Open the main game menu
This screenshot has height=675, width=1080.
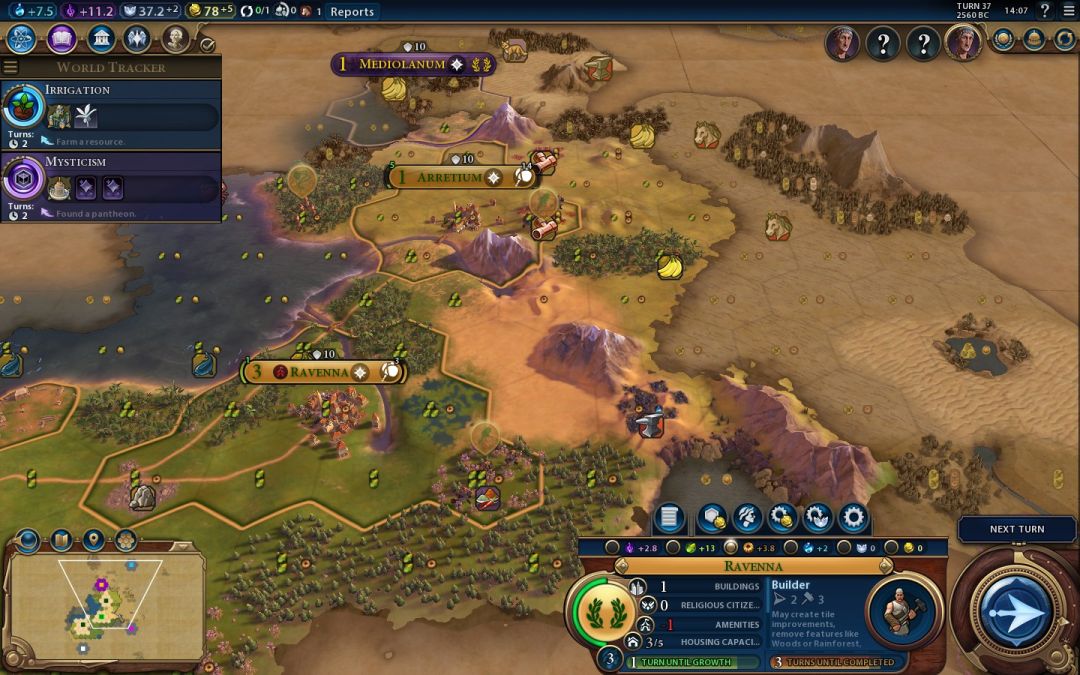click(x=1069, y=11)
